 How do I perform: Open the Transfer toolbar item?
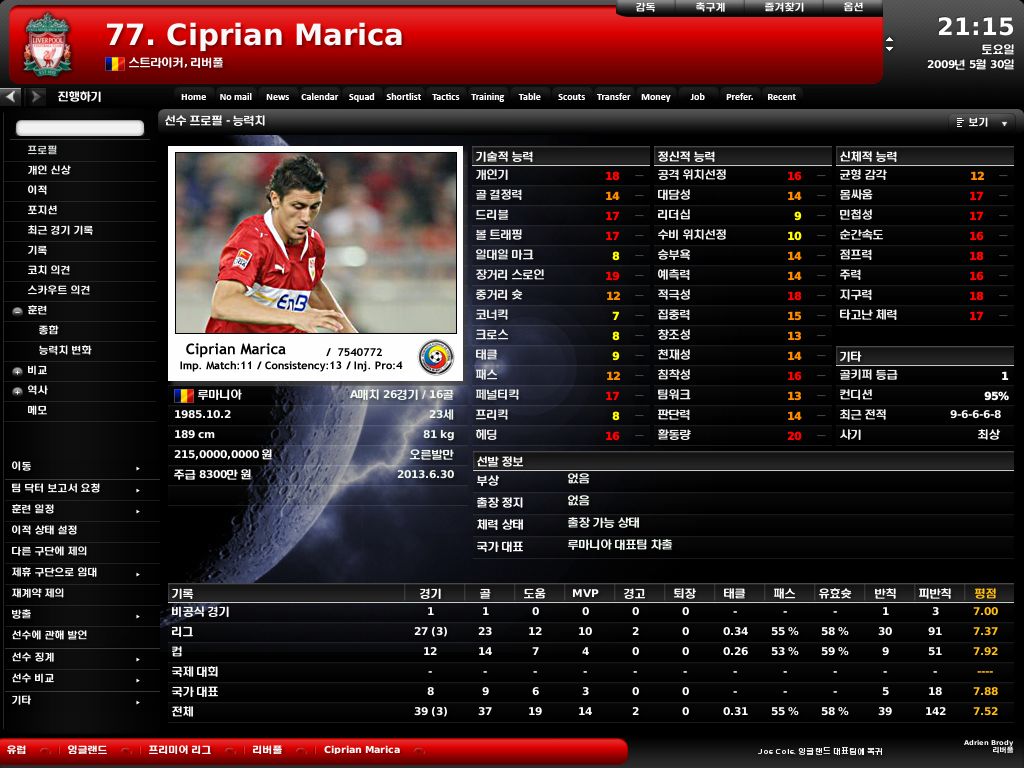pos(613,97)
